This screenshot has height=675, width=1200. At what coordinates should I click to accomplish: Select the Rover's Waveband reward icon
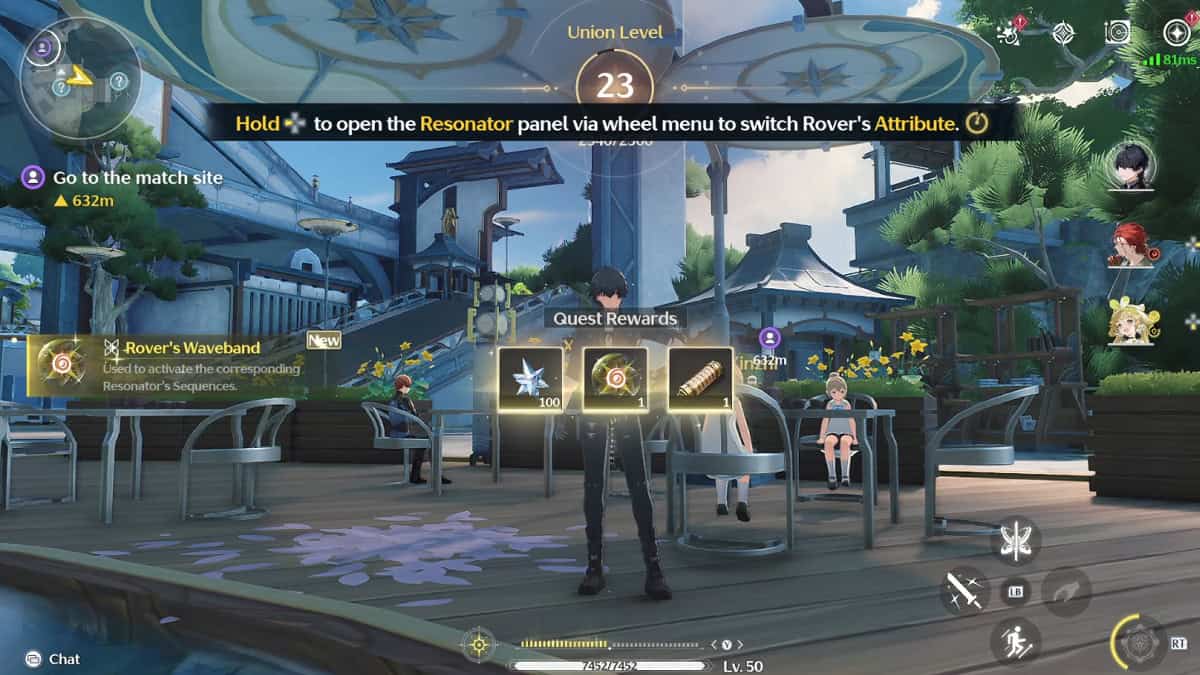615,379
